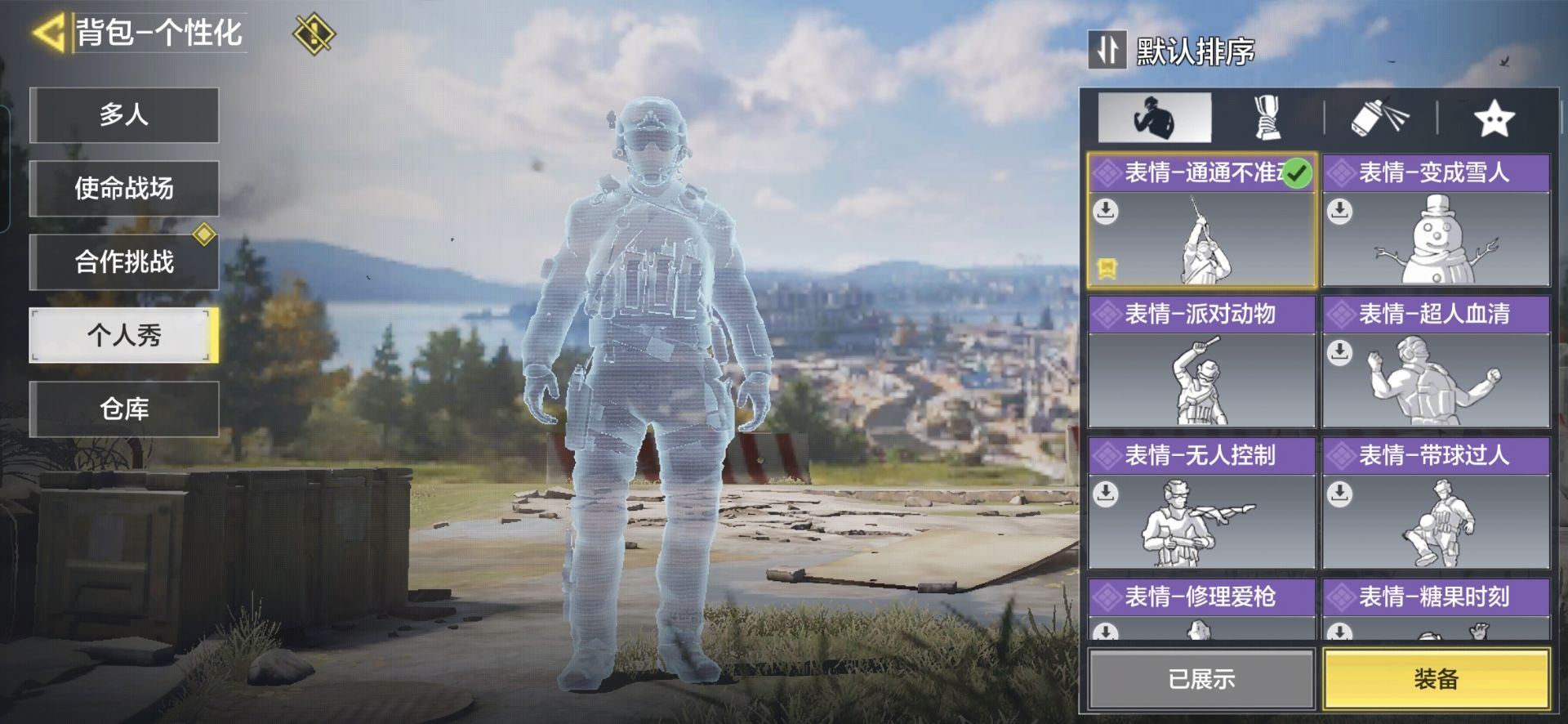Change the 默认排序 sort order

click(1173, 51)
